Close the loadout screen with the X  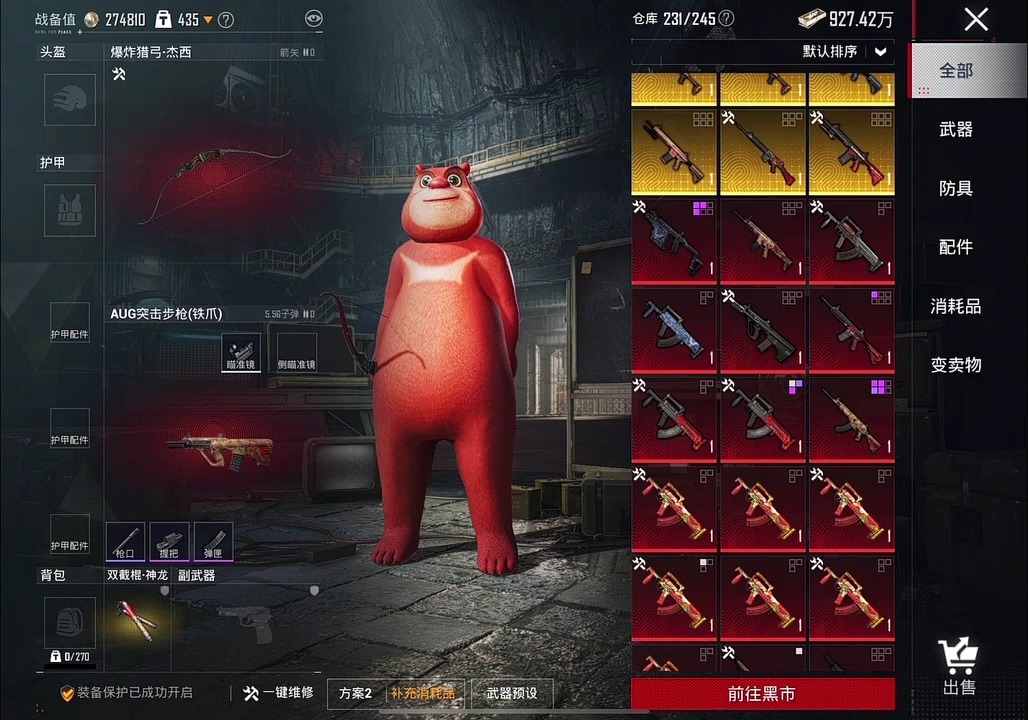[x=976, y=19]
